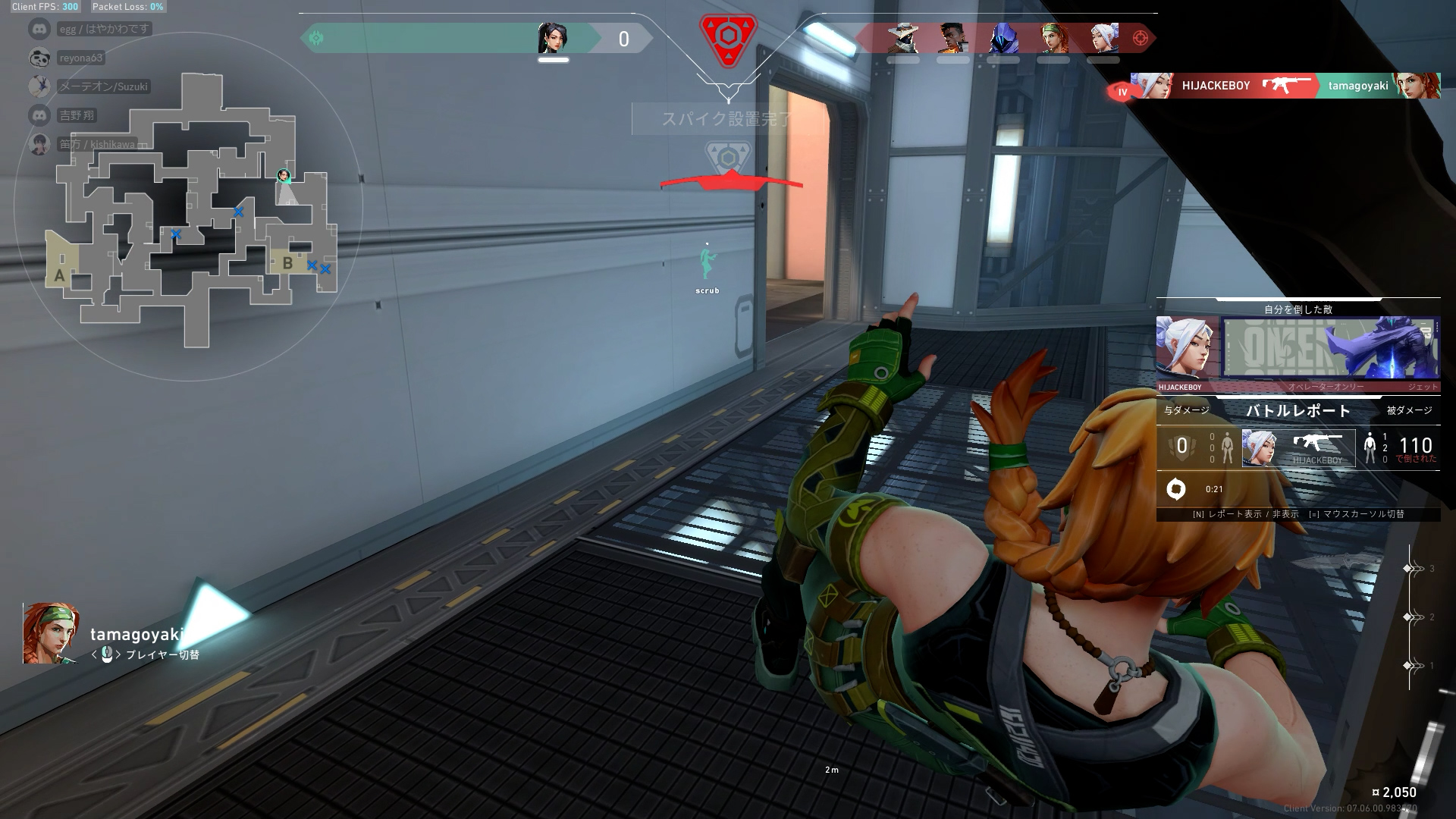
Task: Select Sage's portrait in the top team bar
Action: [x=553, y=38]
